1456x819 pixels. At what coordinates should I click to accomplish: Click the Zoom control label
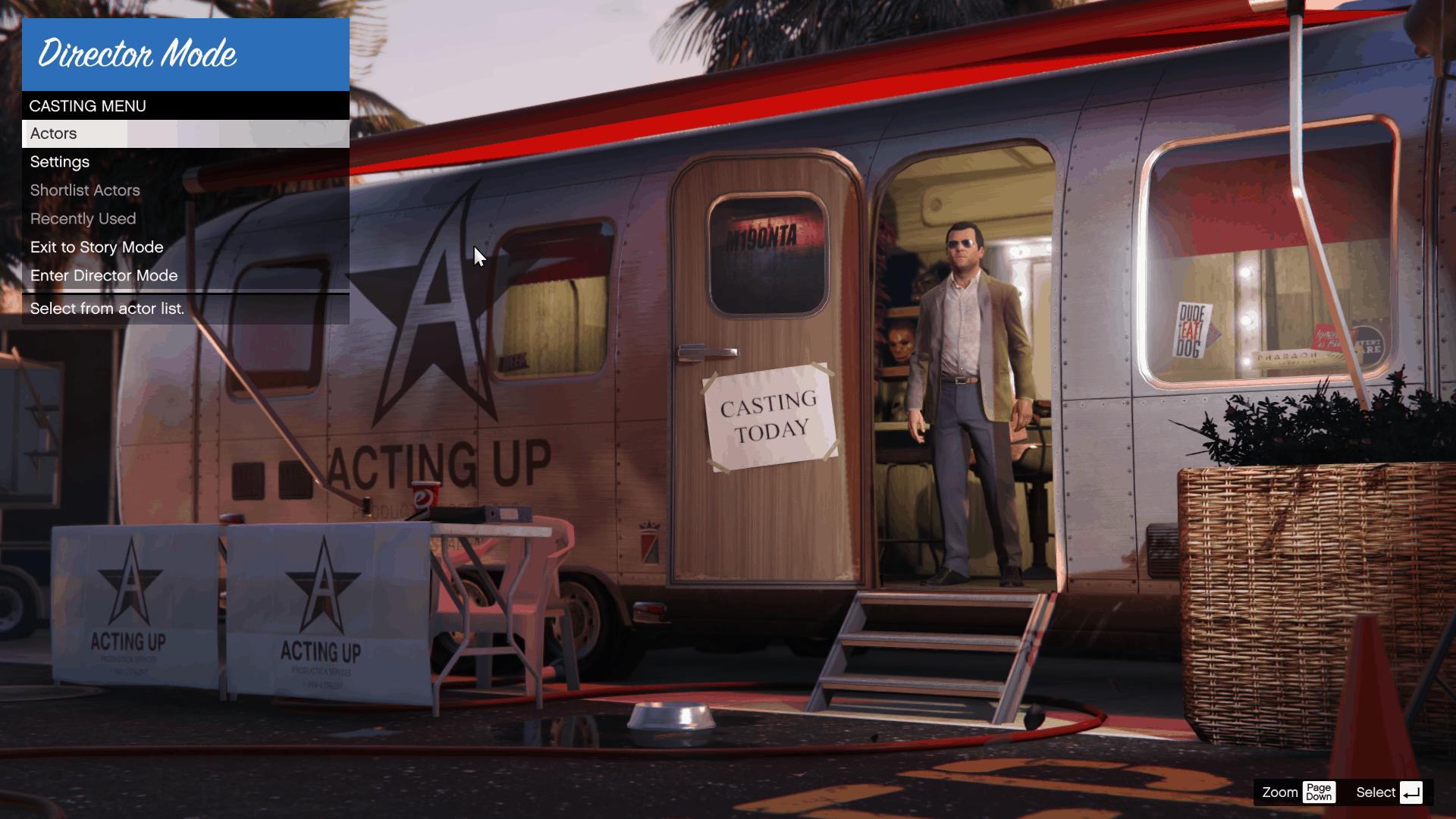pyautogui.click(x=1280, y=792)
